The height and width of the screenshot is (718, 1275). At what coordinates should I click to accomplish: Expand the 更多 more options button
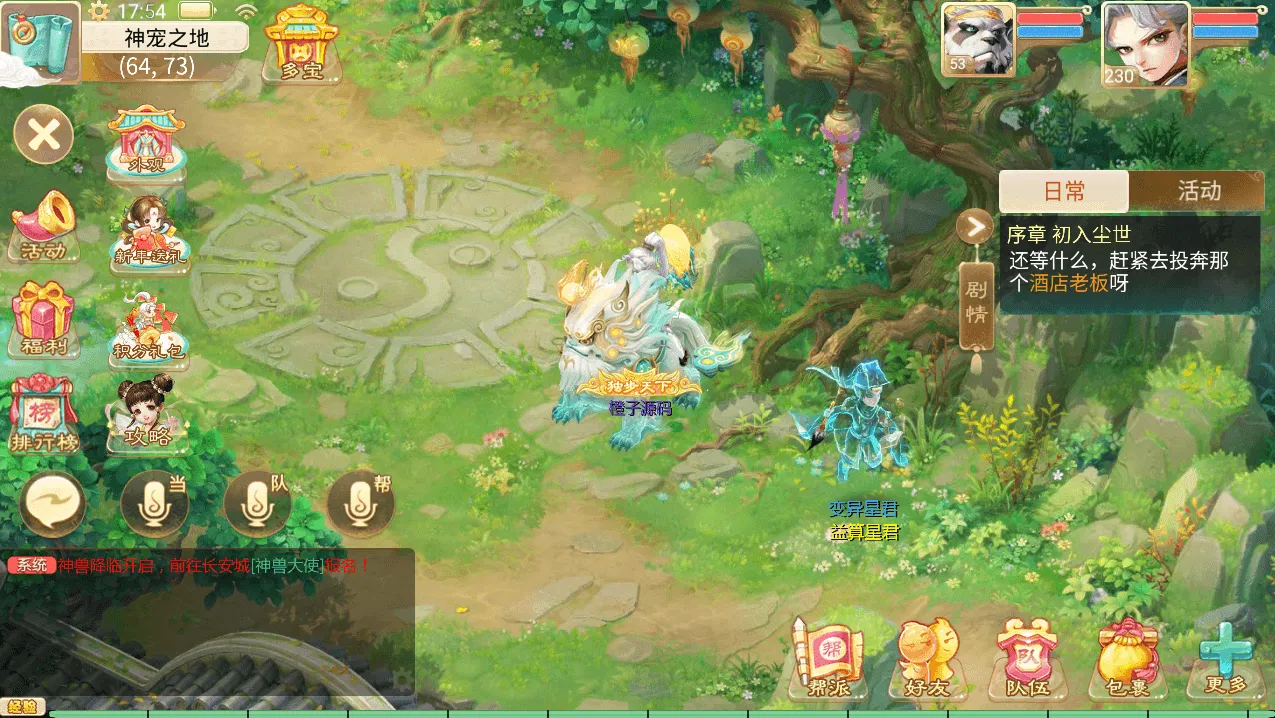(1226, 657)
